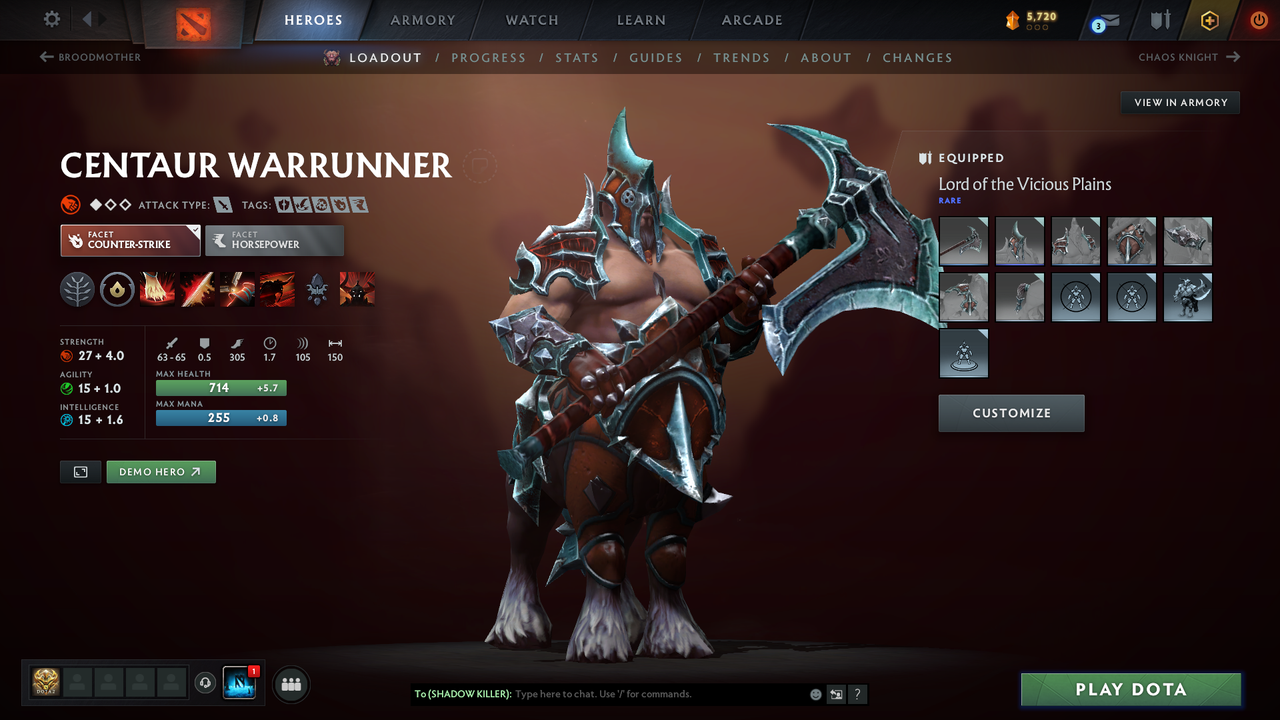Click the VIEW IN ARMORY button
This screenshot has height=720, width=1280.
1179,102
